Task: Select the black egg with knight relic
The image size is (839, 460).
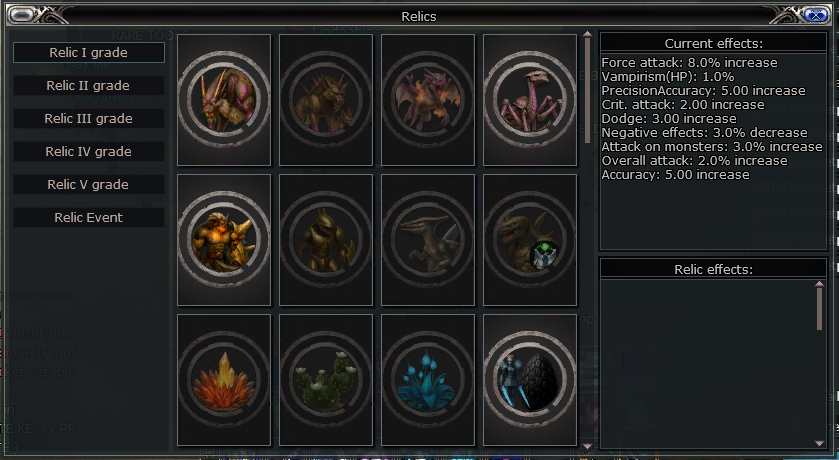Action: coord(530,380)
